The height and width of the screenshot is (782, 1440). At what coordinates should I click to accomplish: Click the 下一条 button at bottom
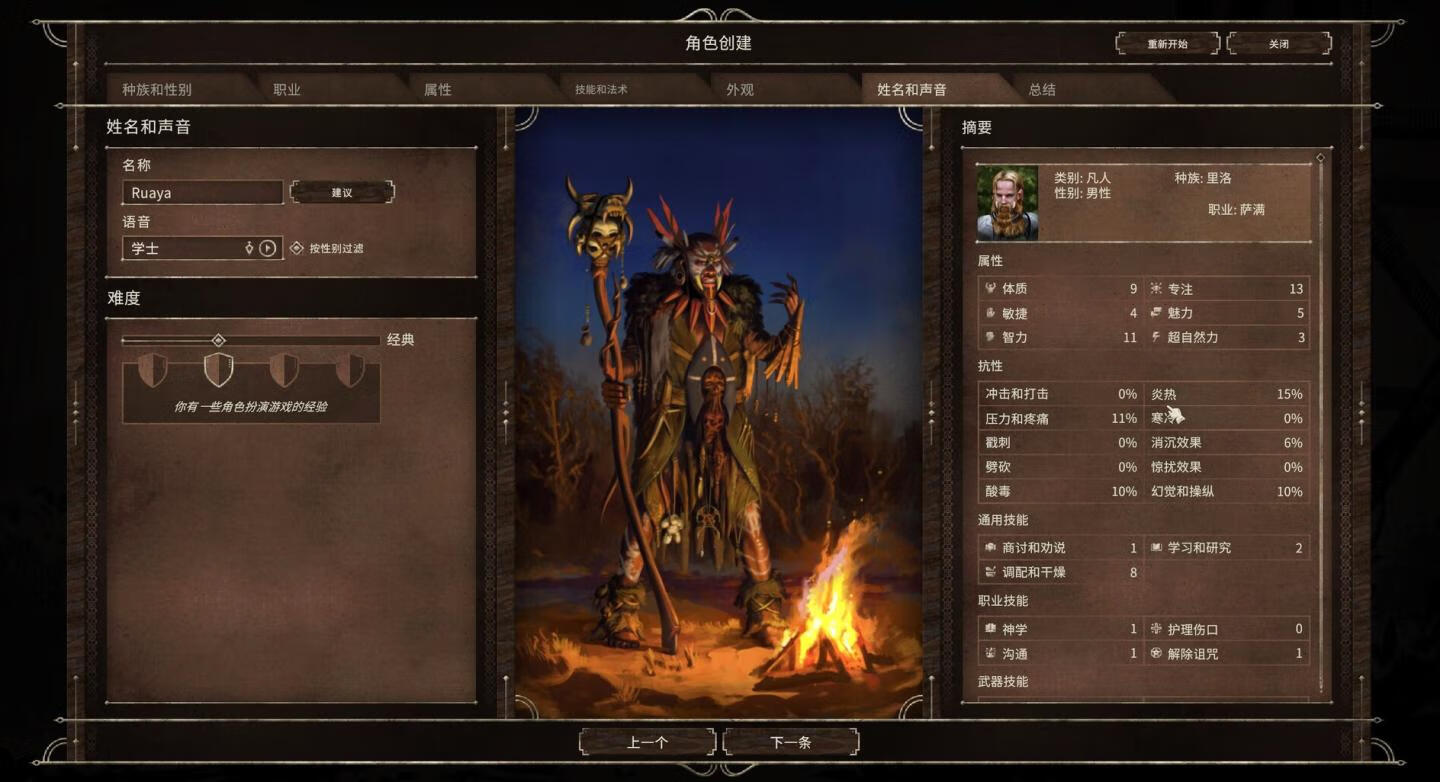791,742
